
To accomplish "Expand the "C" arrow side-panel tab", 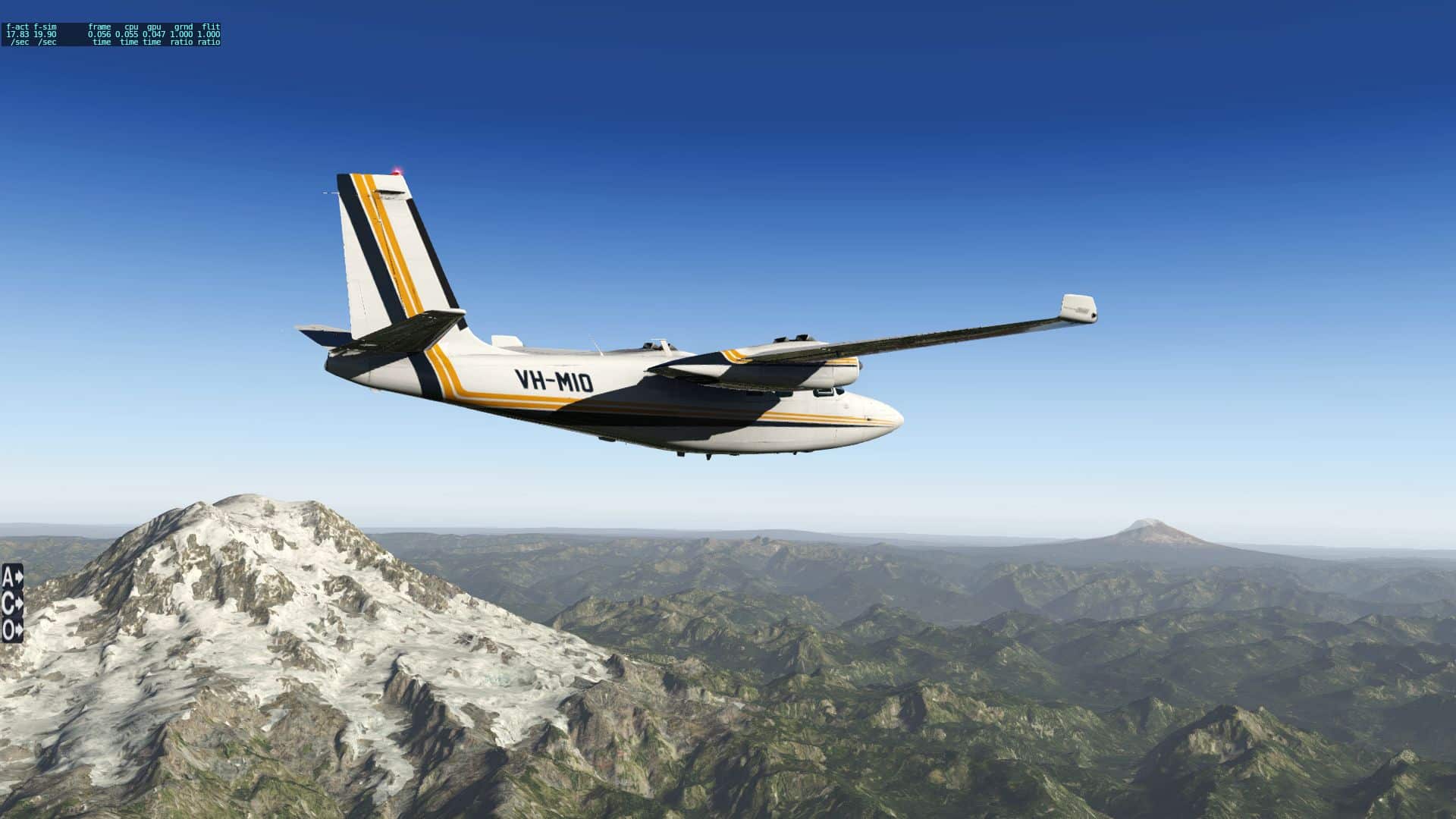I will (12, 604).
